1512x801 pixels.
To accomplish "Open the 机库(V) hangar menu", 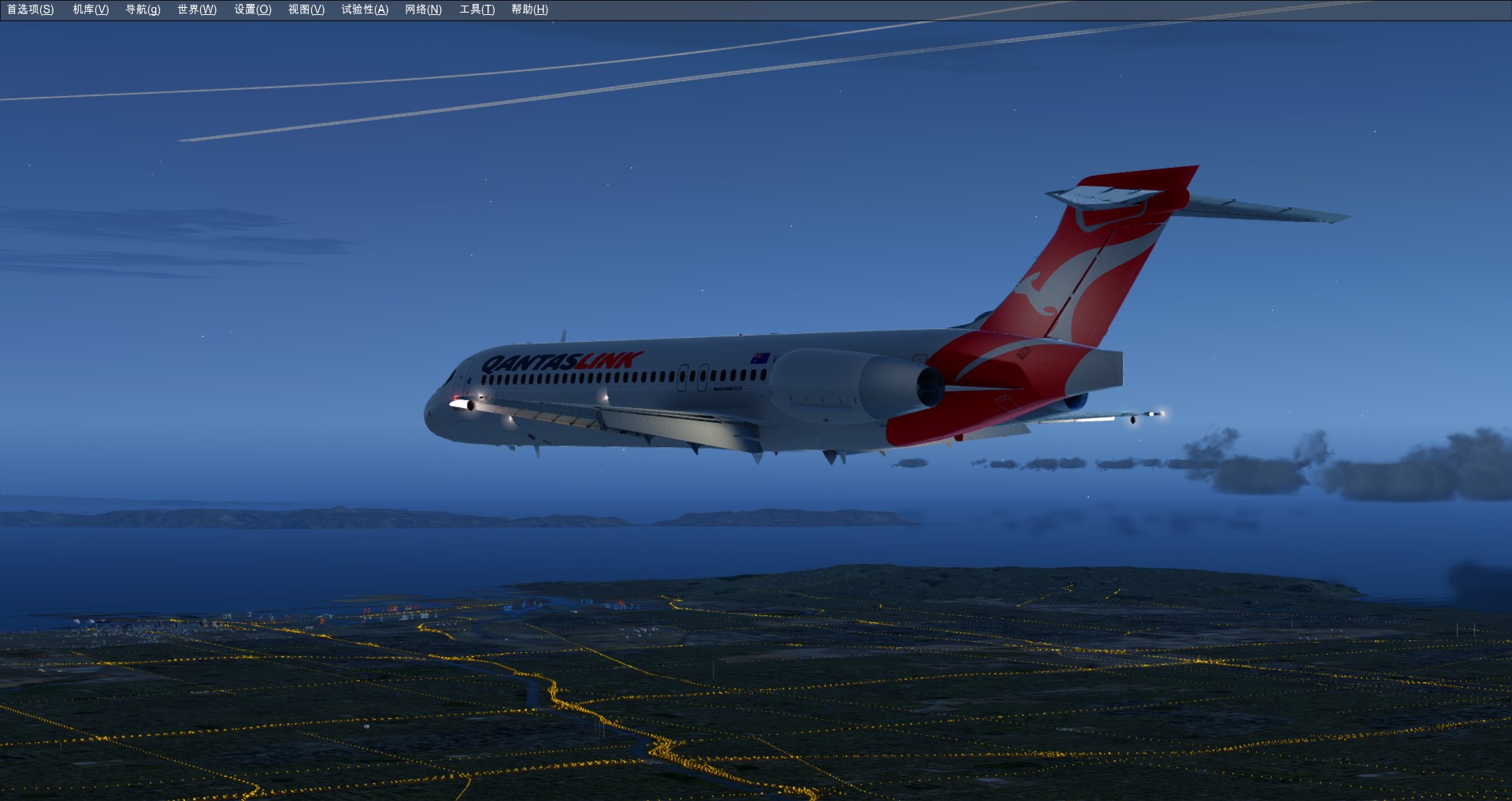I will (91, 9).
